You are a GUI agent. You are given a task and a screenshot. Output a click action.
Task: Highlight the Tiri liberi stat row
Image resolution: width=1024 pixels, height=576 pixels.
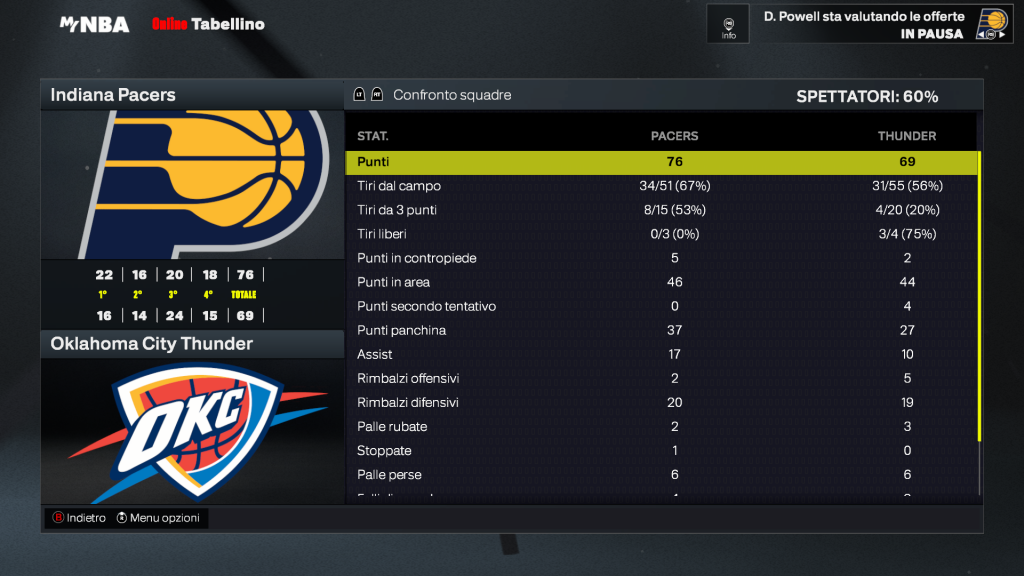(660, 234)
